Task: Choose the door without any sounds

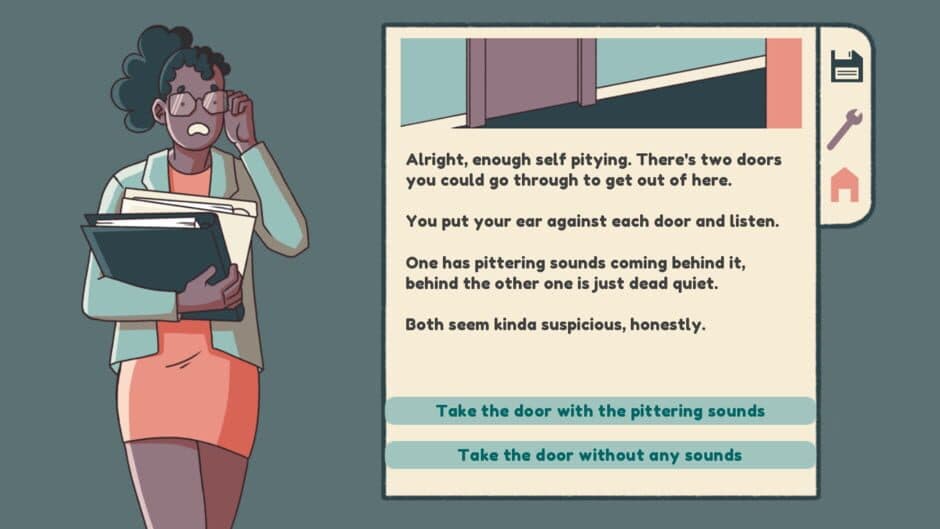Action: pyautogui.click(x=600, y=455)
